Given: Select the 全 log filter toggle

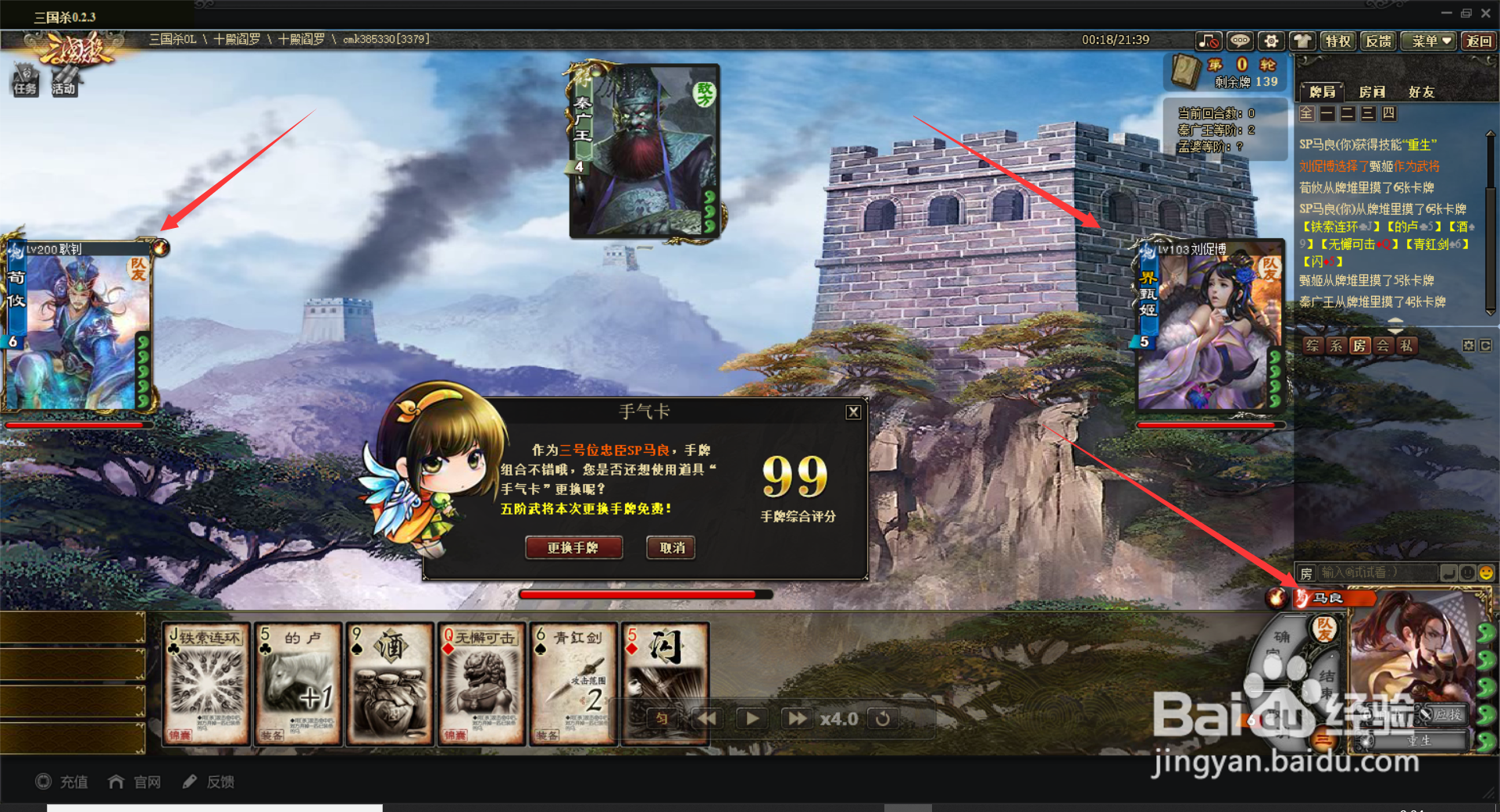Looking at the screenshot, I should pos(1307,113).
